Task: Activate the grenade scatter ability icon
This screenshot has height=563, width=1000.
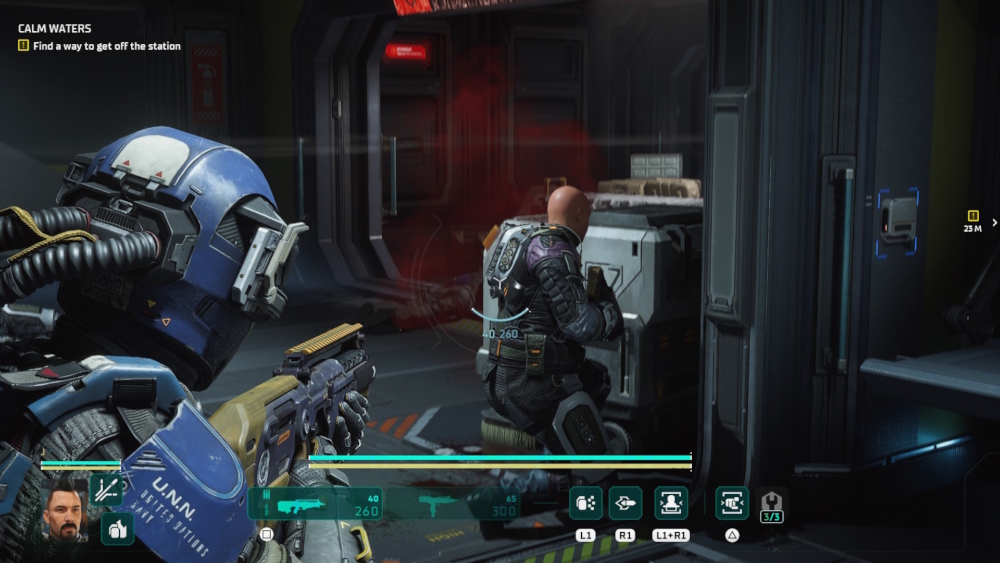Action: (586, 503)
